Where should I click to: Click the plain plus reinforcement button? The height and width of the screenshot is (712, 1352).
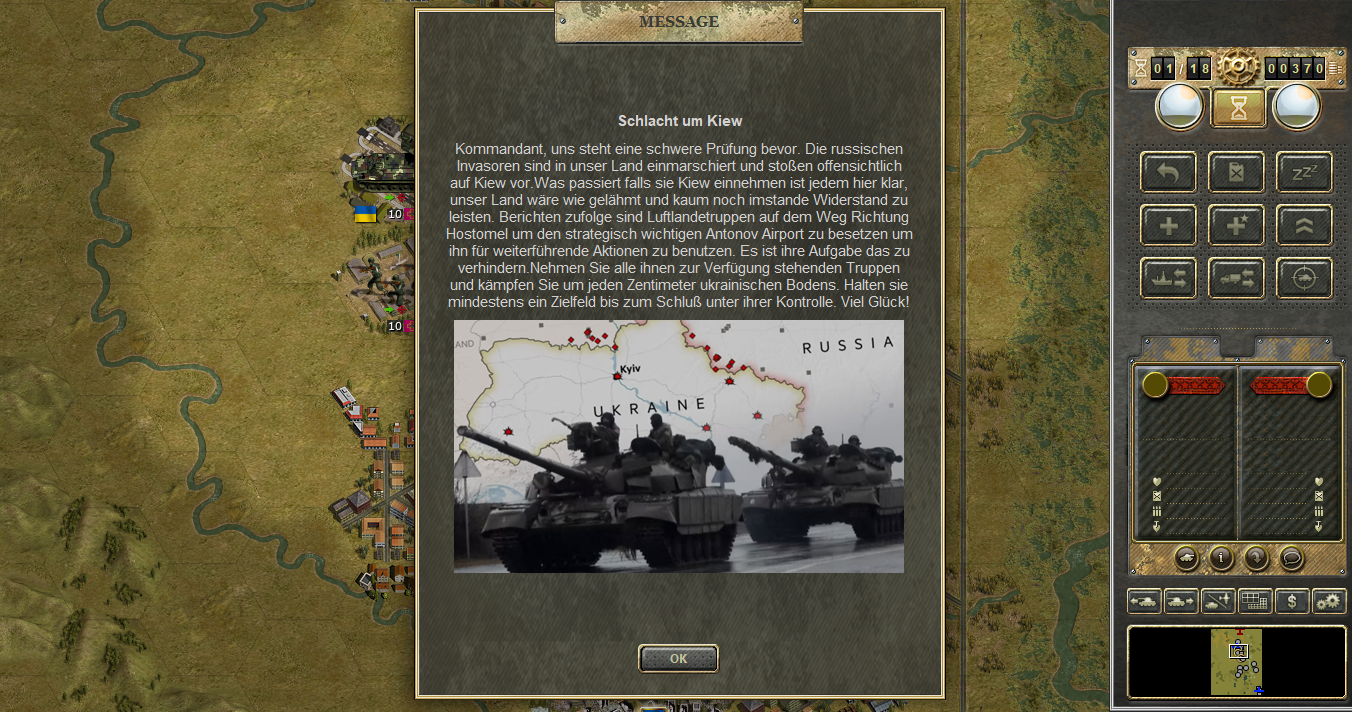pyautogui.click(x=1168, y=225)
